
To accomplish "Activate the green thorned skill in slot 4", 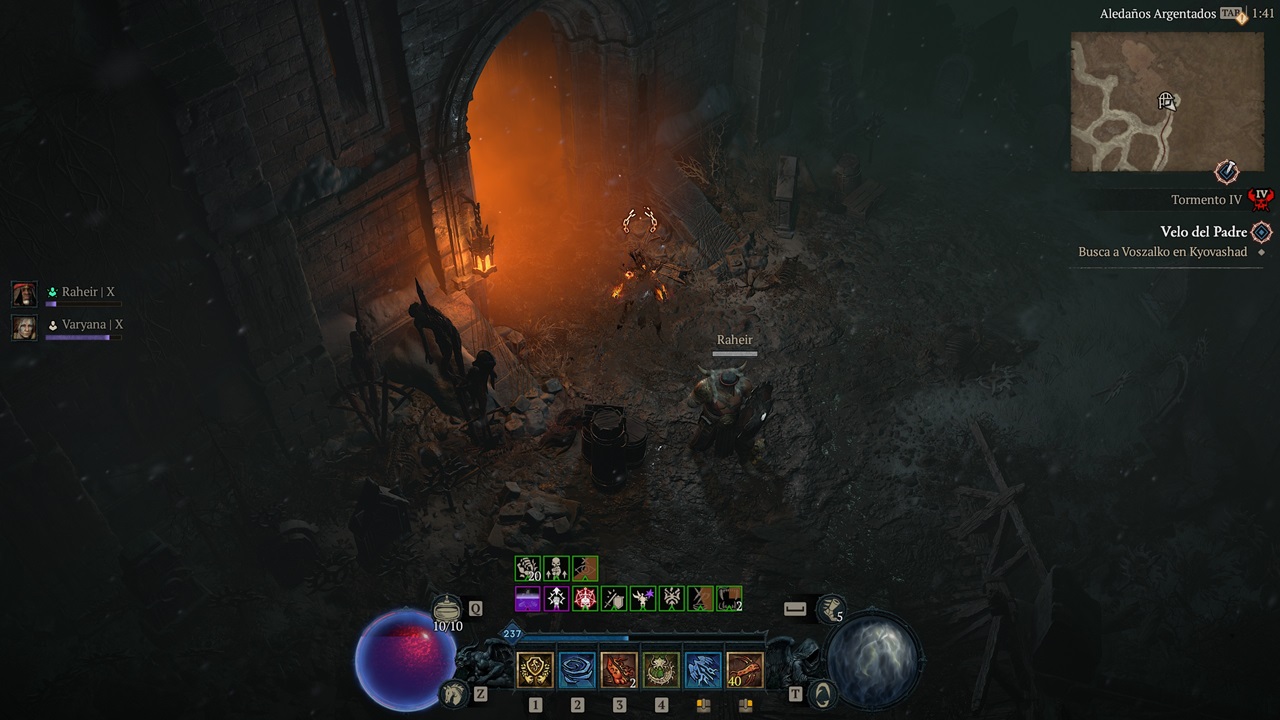I will [x=661, y=670].
